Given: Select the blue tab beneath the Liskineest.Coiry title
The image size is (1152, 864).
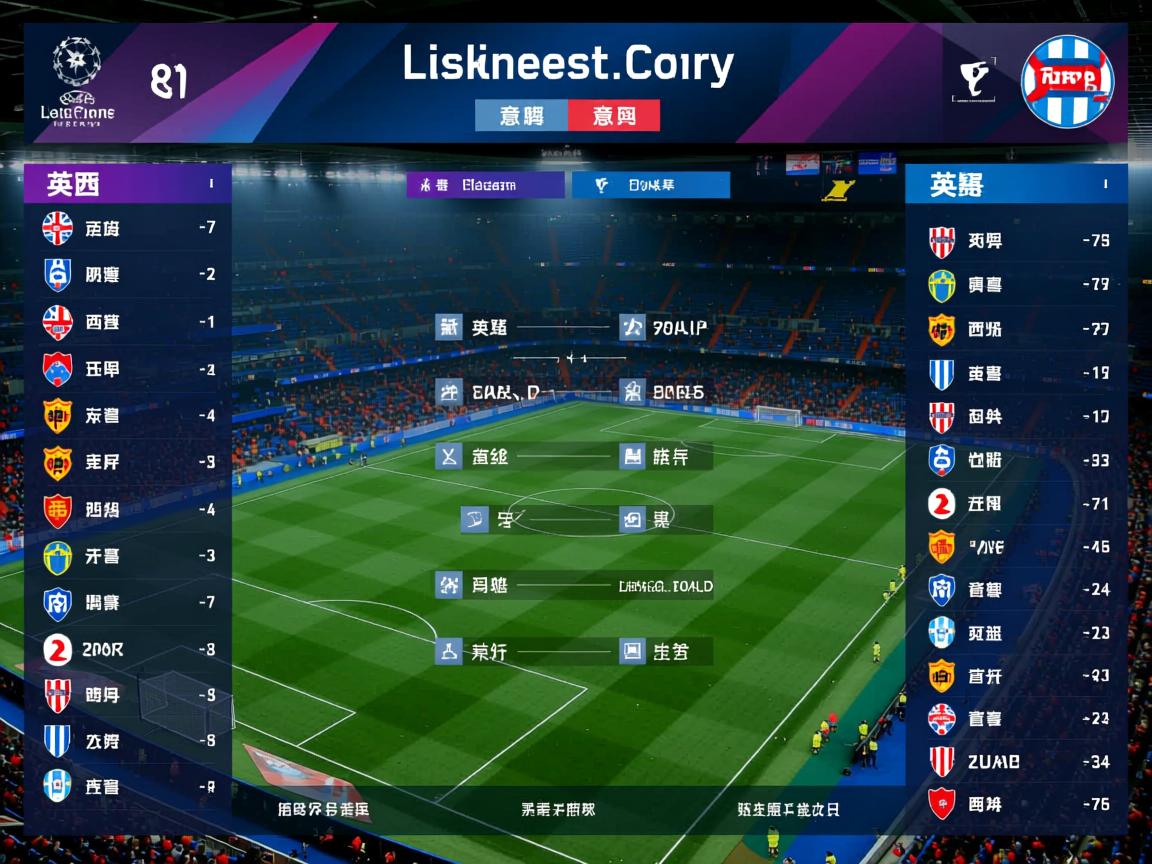Looking at the screenshot, I should [x=521, y=116].
